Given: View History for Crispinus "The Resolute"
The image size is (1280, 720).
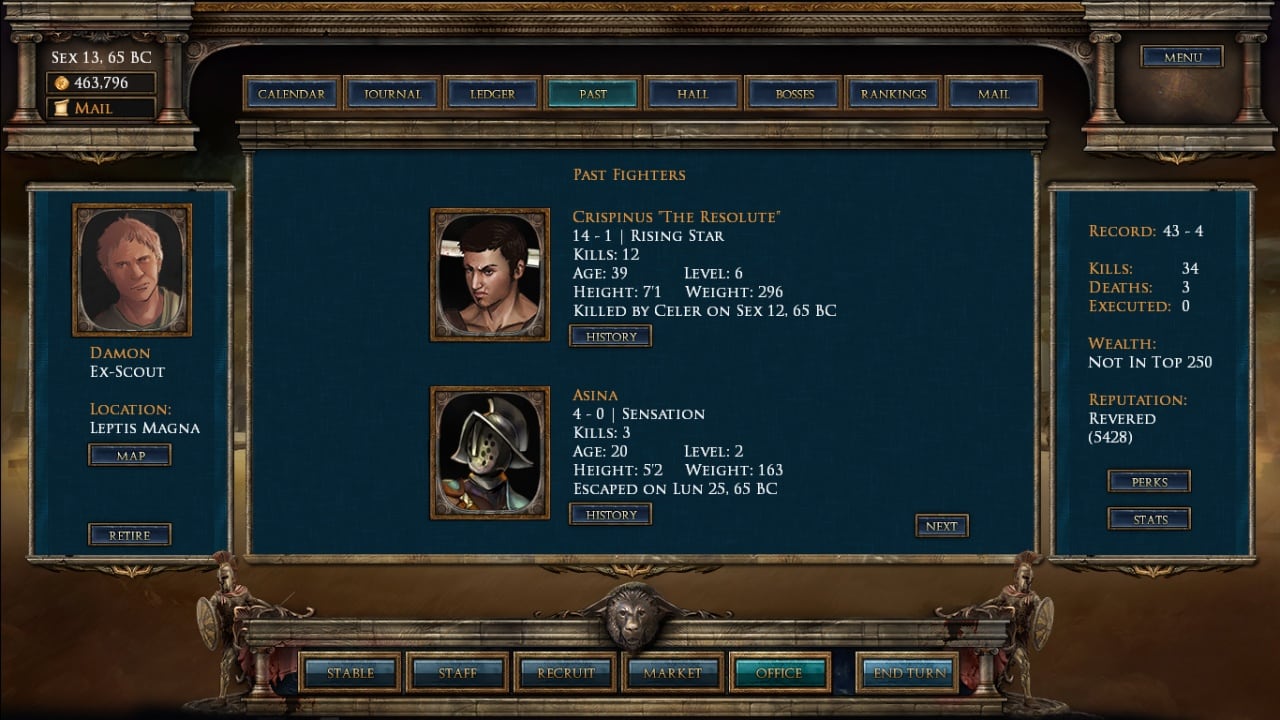Looking at the screenshot, I should [611, 337].
